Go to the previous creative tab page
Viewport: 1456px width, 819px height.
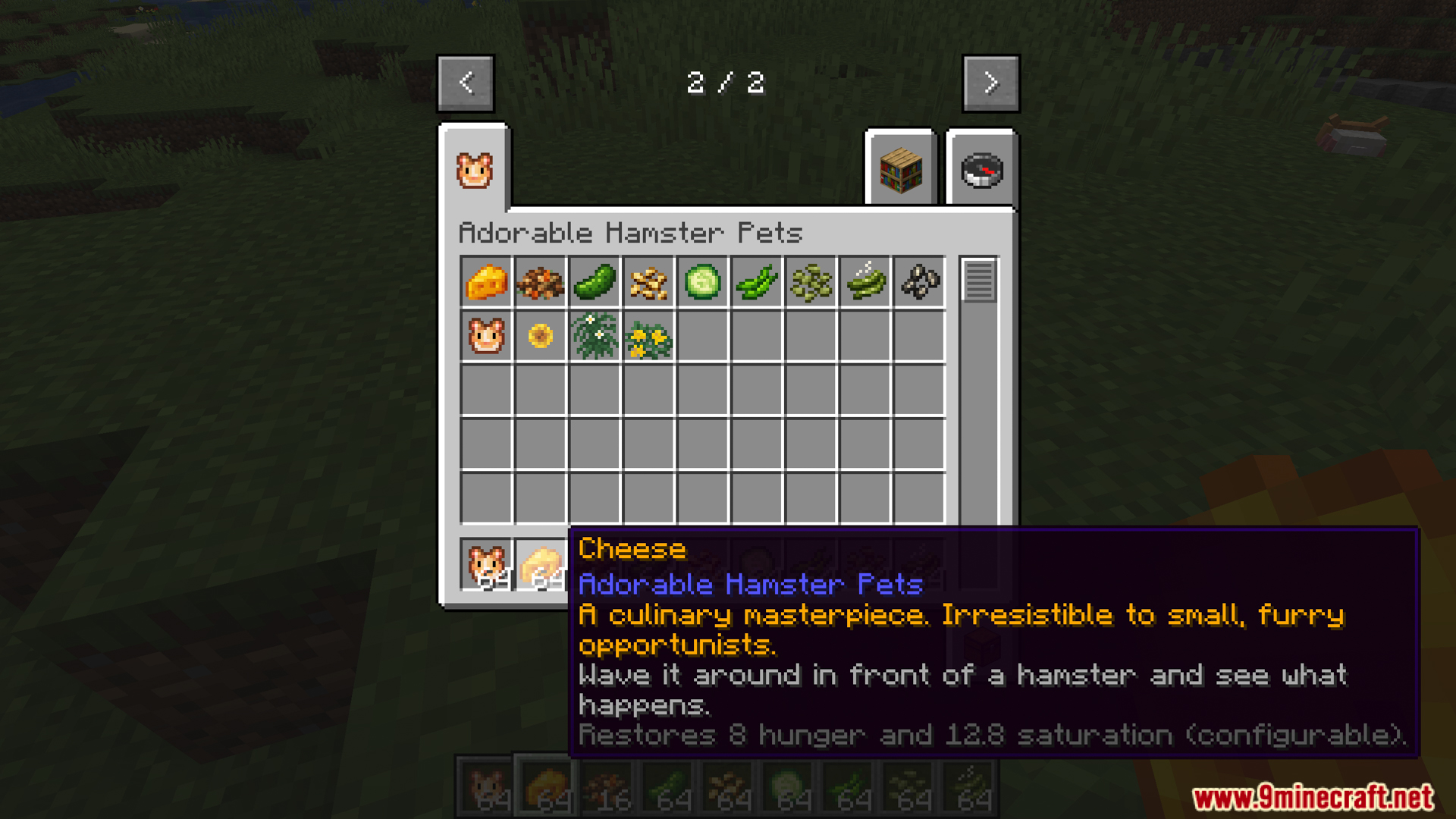(466, 83)
